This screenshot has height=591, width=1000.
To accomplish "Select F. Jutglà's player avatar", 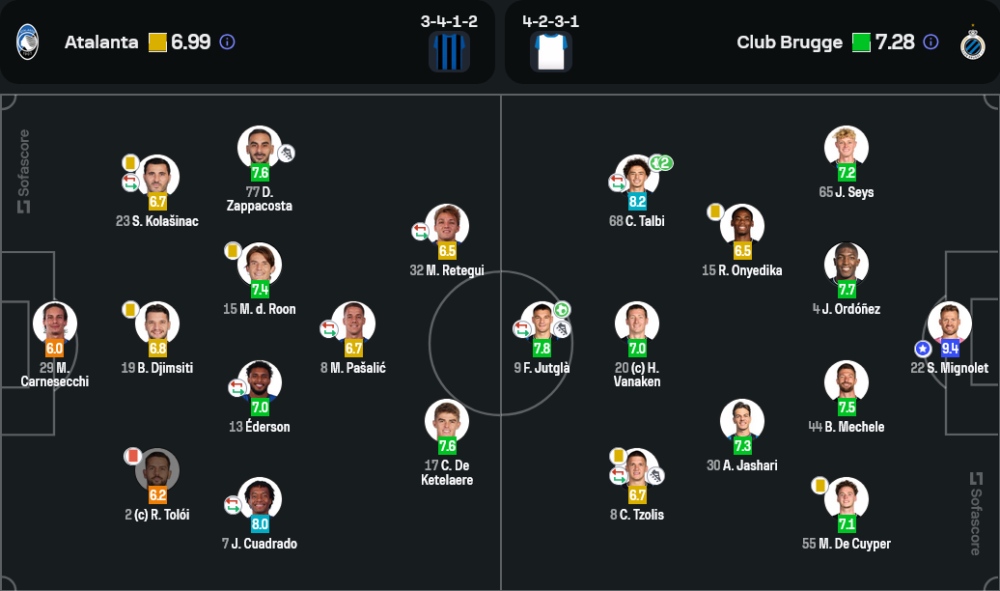I will 541,323.
